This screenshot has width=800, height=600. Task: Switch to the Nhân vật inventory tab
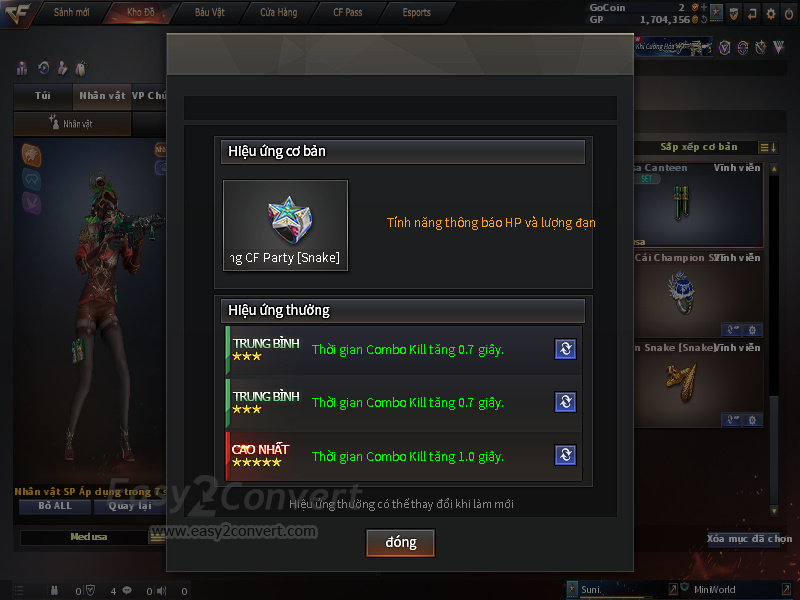tap(101, 96)
